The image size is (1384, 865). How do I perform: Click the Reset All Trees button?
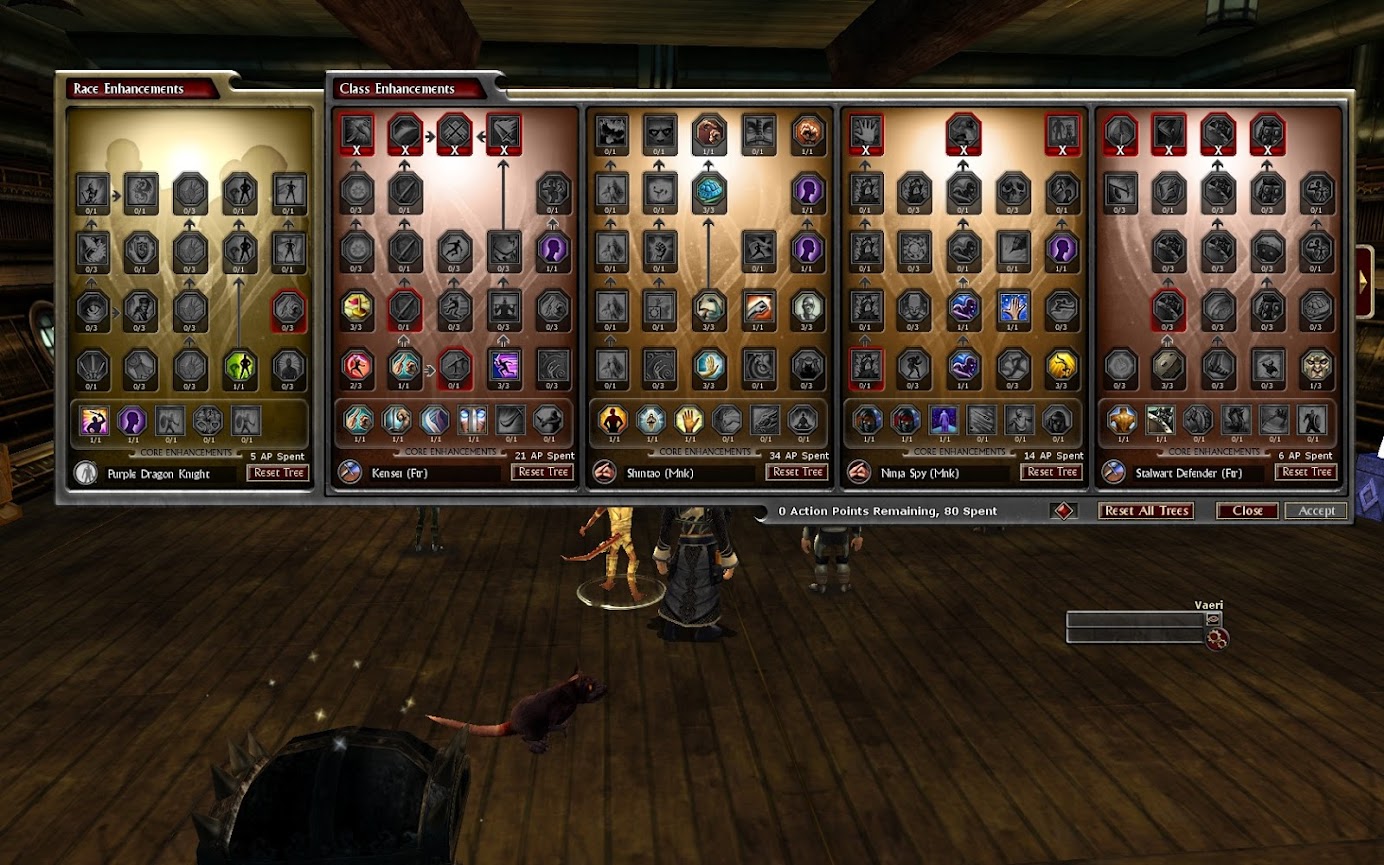click(1146, 511)
